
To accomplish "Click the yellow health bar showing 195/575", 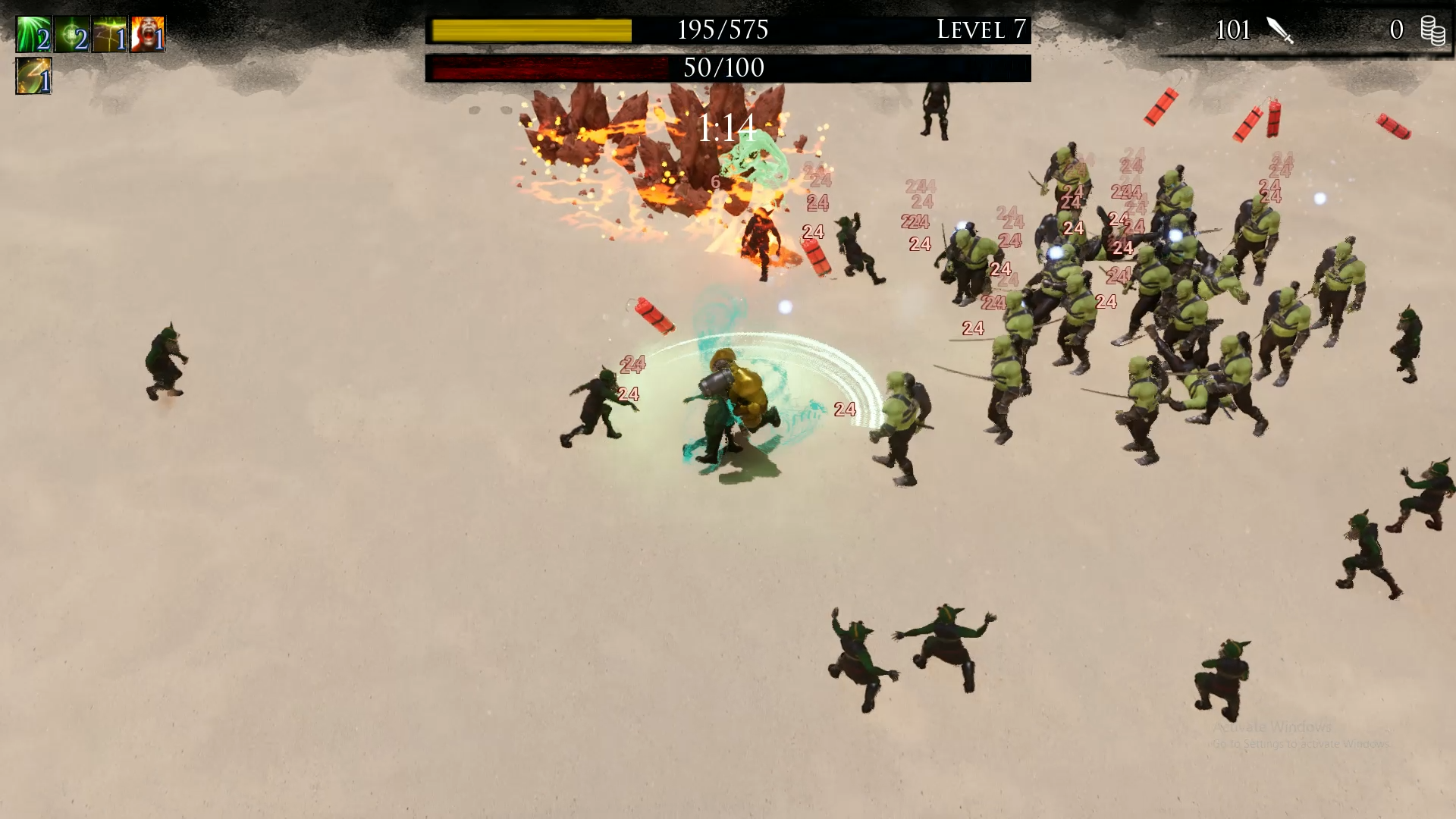I will pos(531,30).
